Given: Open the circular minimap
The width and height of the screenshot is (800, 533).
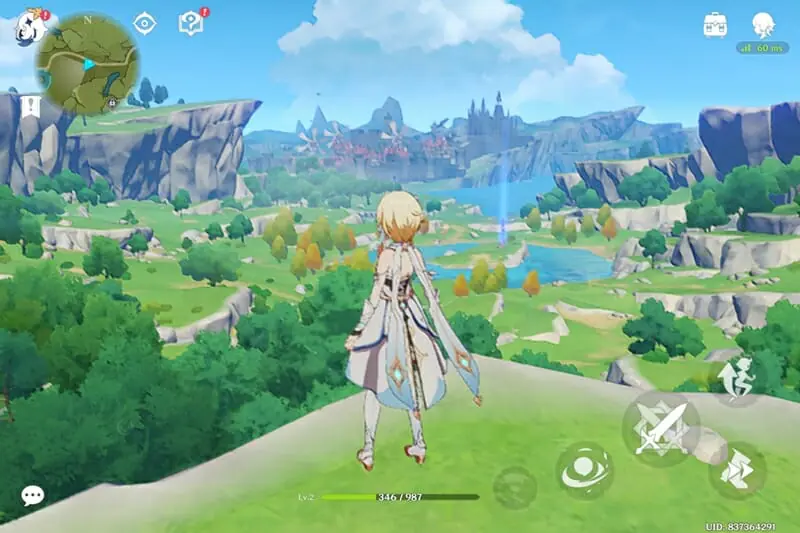Looking at the screenshot, I should tap(87, 63).
